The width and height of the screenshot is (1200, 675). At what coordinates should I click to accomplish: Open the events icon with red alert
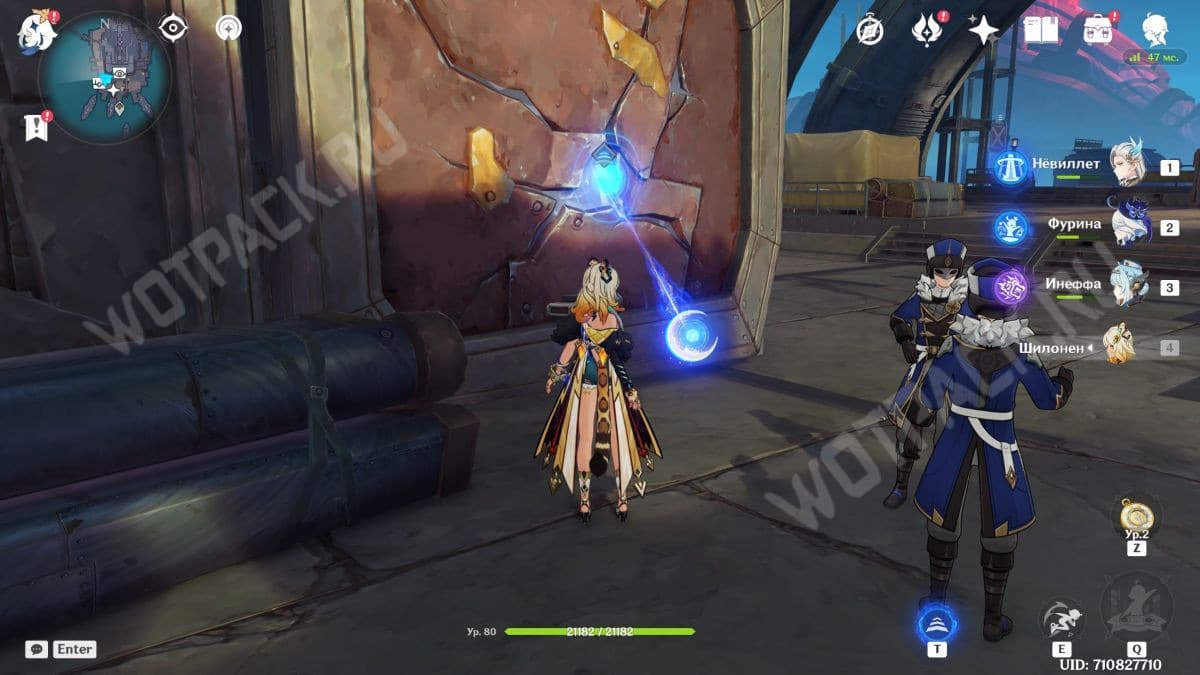(927, 31)
